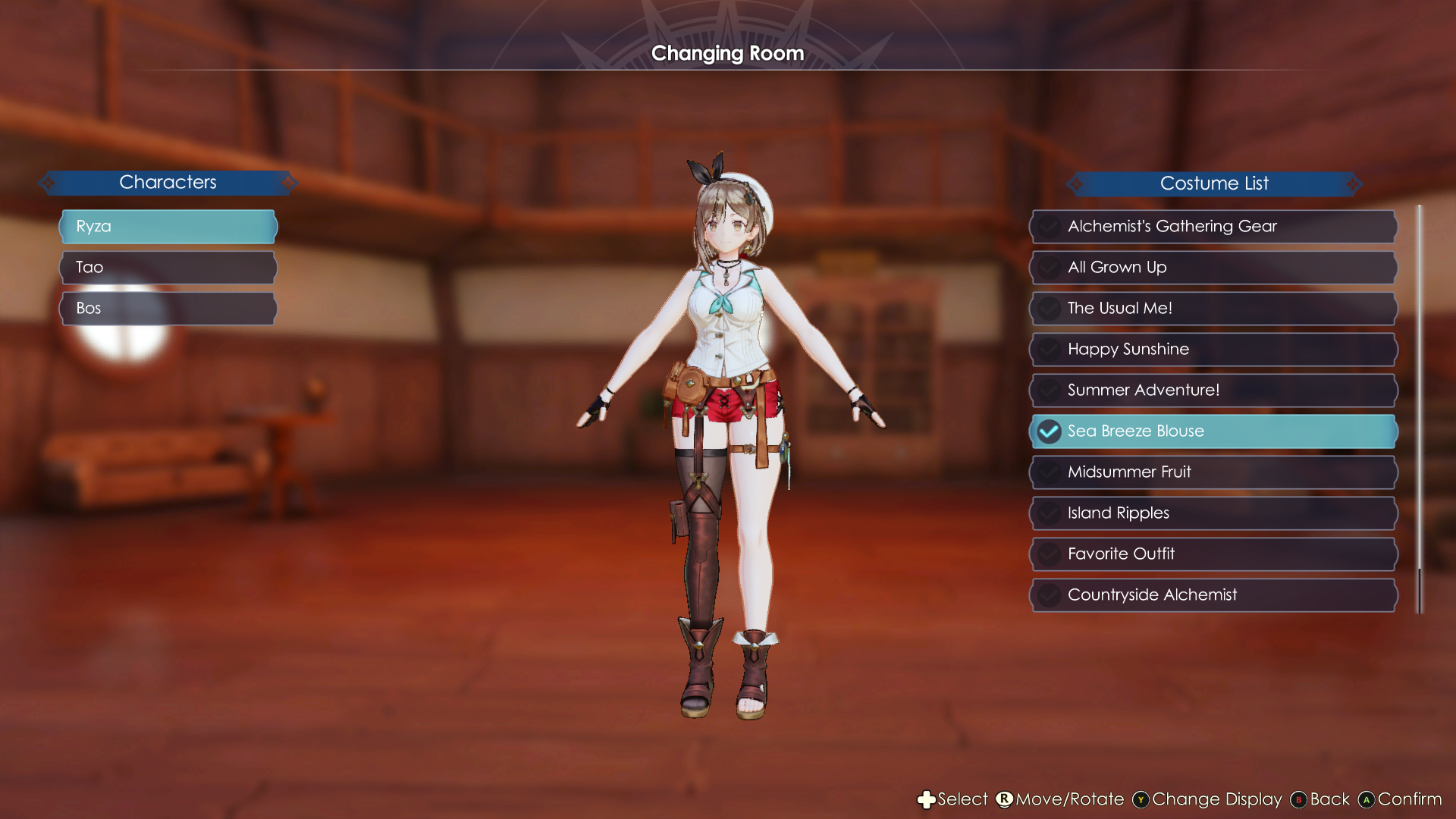Viewport: 1456px width, 819px height.
Task: Click the check circle on Summer Adventure!
Action: point(1050,390)
